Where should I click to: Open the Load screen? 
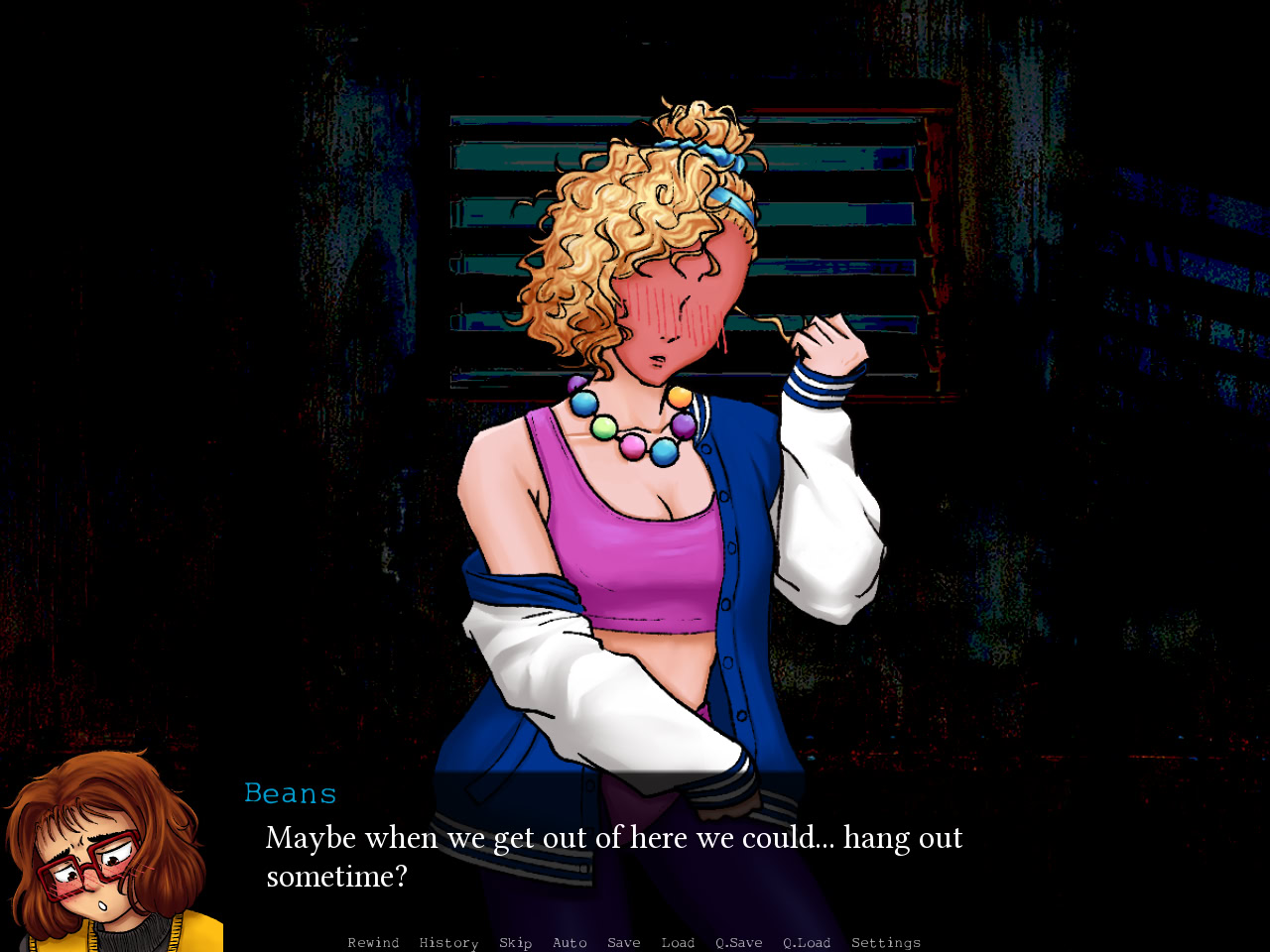tap(678, 942)
